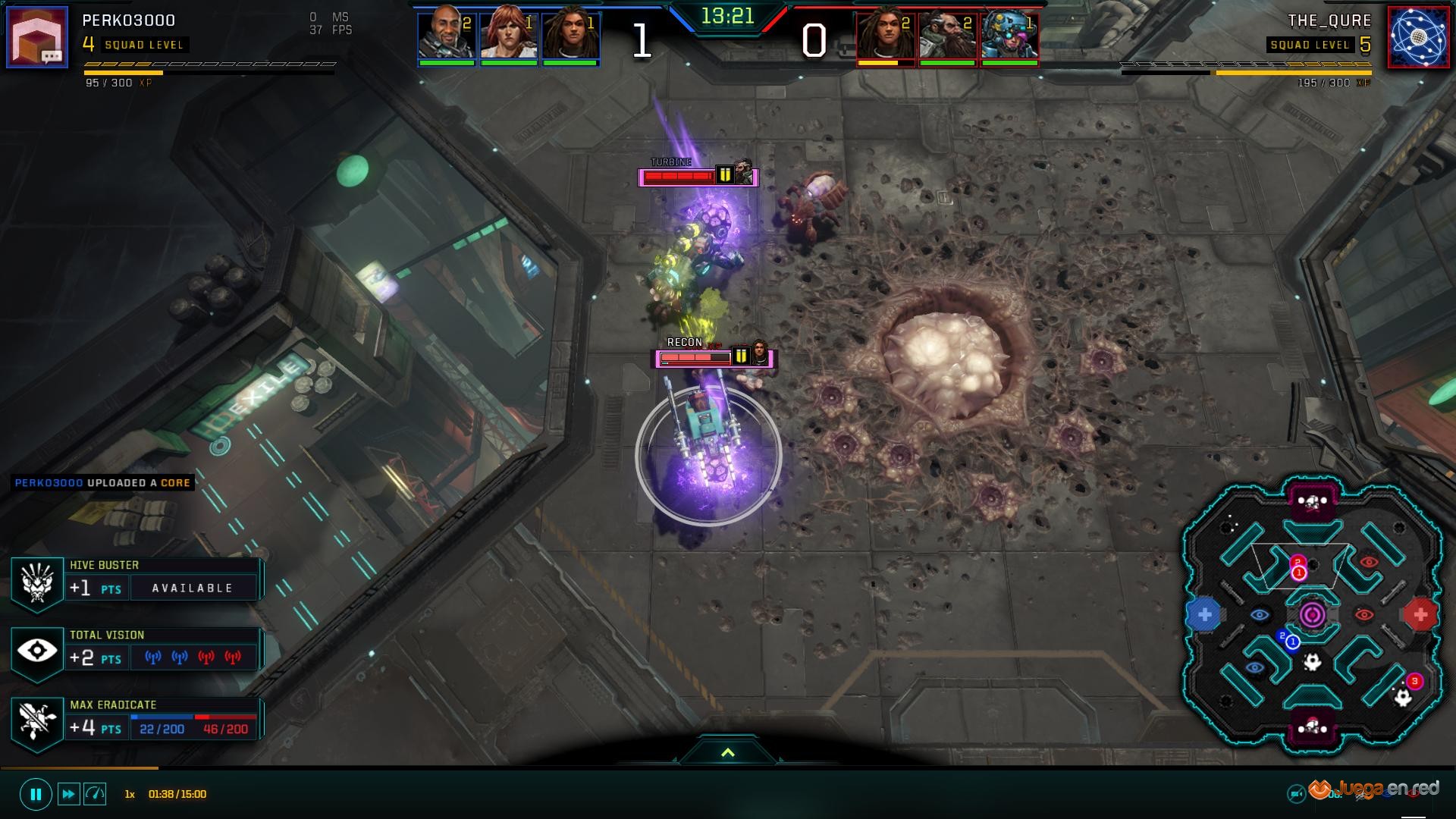Image resolution: width=1456 pixels, height=819 pixels.
Task: Select the bearded red-team hero portrait
Action: (x=947, y=36)
